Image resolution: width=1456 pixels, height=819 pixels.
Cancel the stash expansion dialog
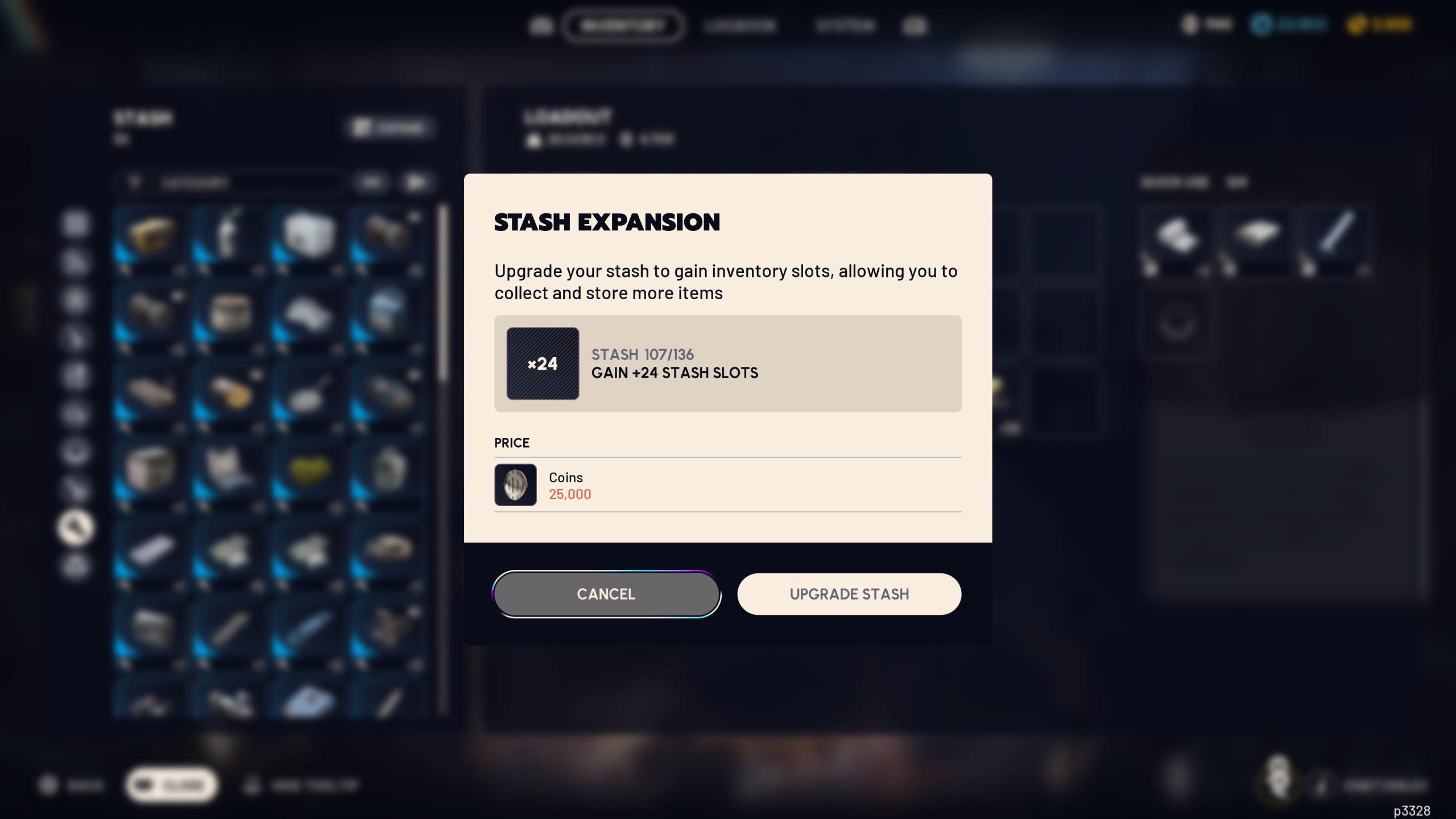pos(606,594)
